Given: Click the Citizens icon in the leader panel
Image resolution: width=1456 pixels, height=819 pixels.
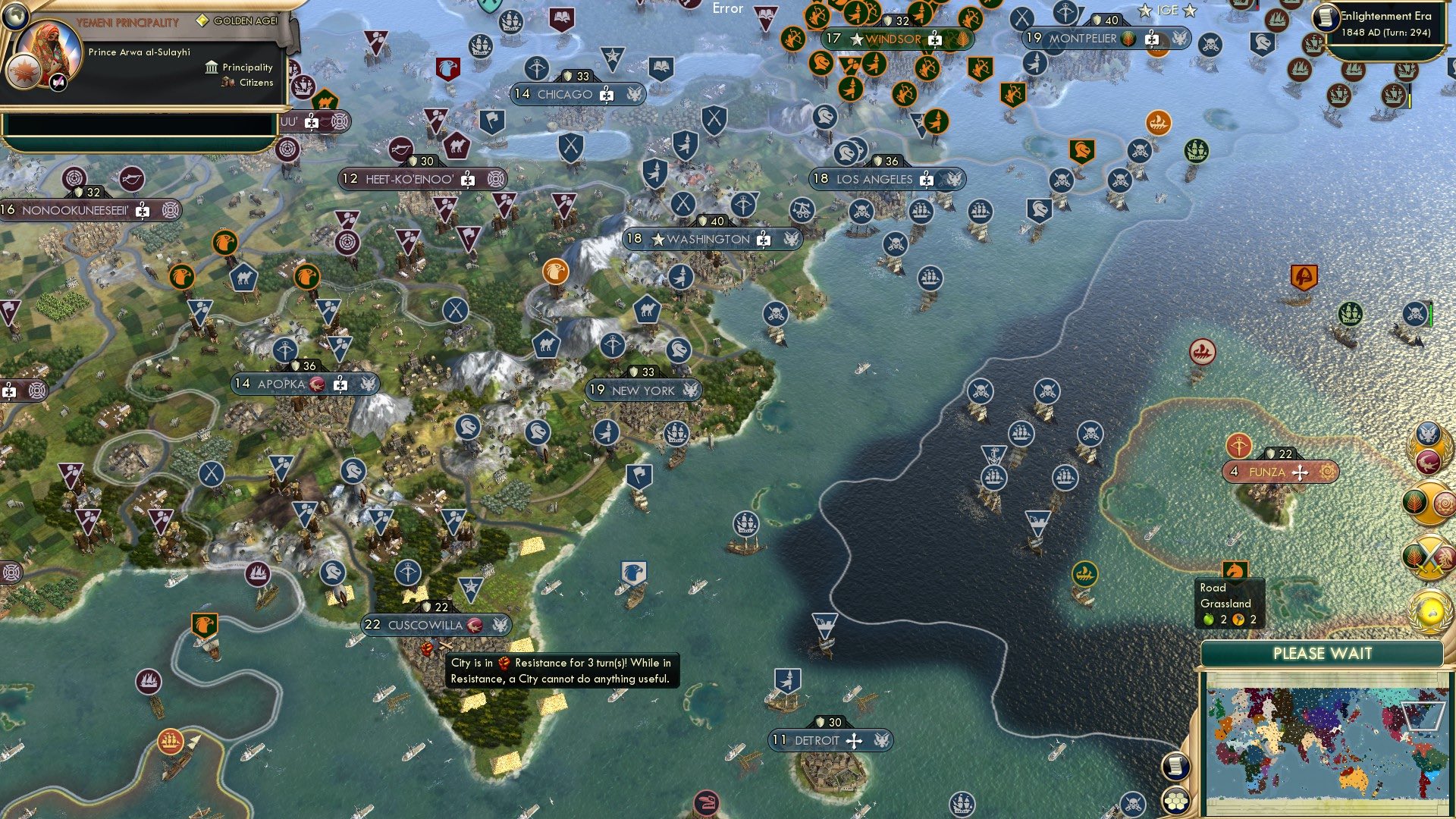Looking at the screenshot, I should pyautogui.click(x=226, y=83).
